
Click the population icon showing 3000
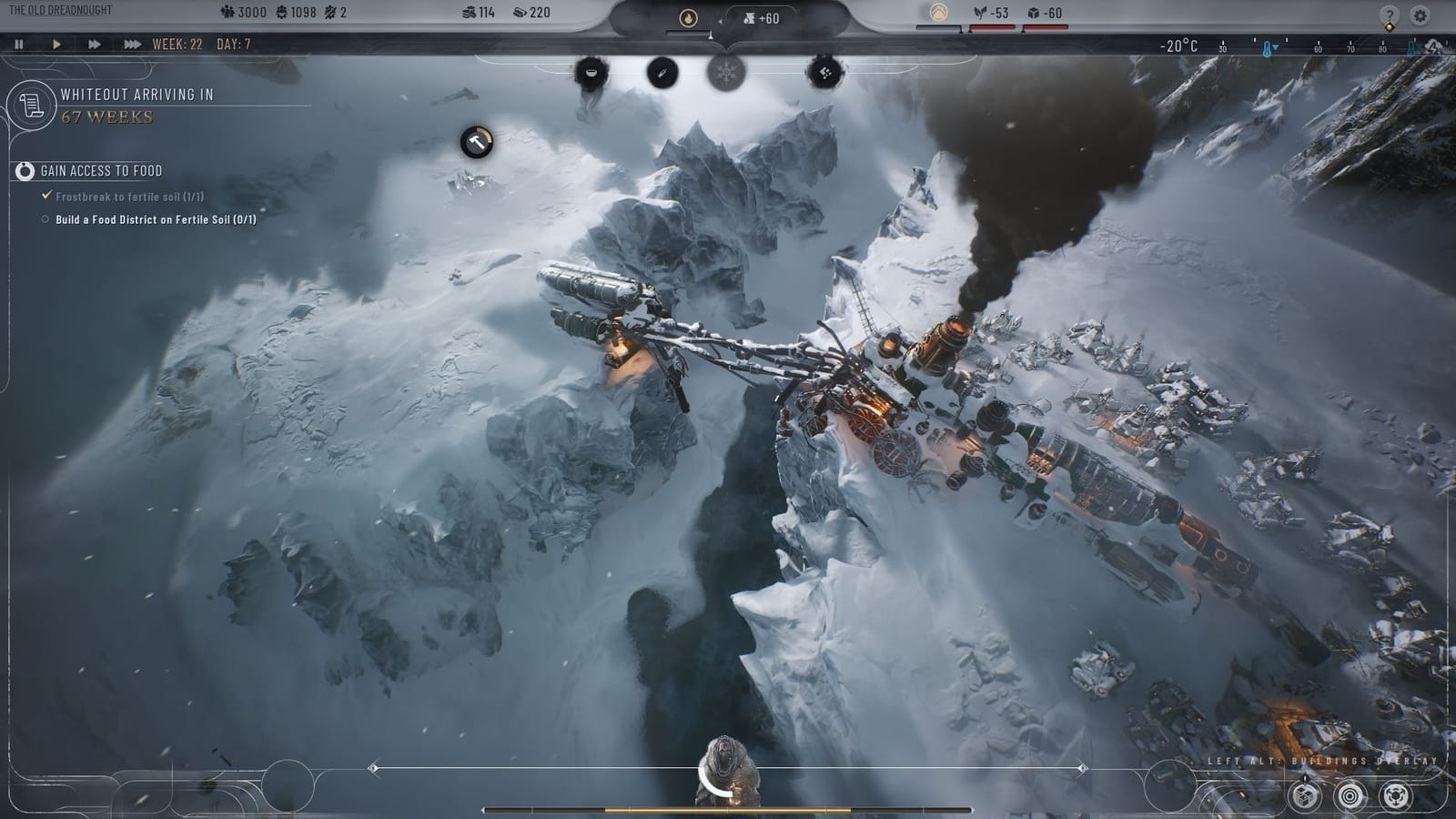pos(227,13)
